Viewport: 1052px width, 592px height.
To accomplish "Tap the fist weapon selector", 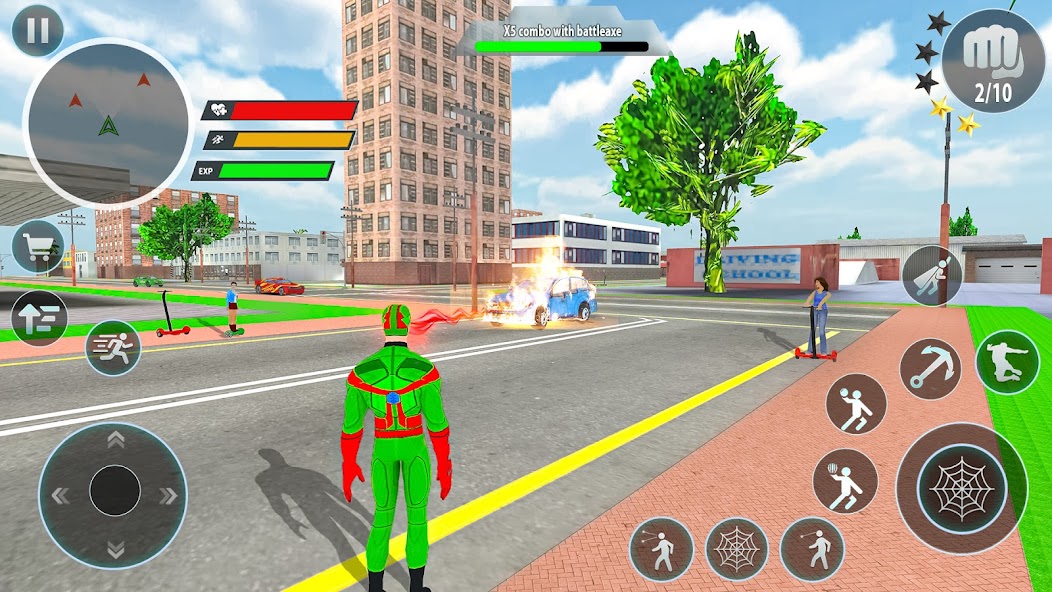I will pyautogui.click(x=991, y=62).
